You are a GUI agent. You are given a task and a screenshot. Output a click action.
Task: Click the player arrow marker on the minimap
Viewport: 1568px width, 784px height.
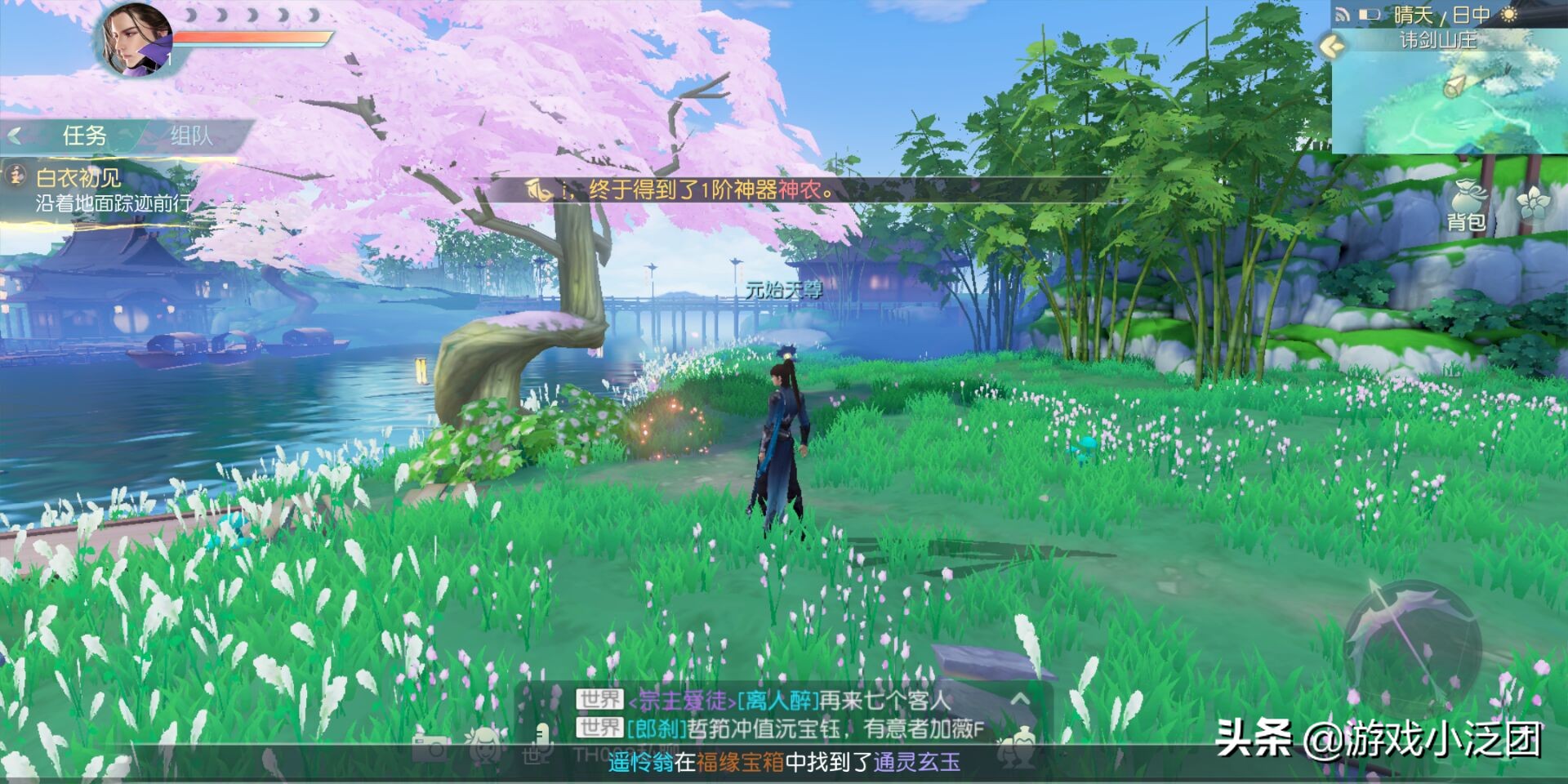(x=1456, y=87)
